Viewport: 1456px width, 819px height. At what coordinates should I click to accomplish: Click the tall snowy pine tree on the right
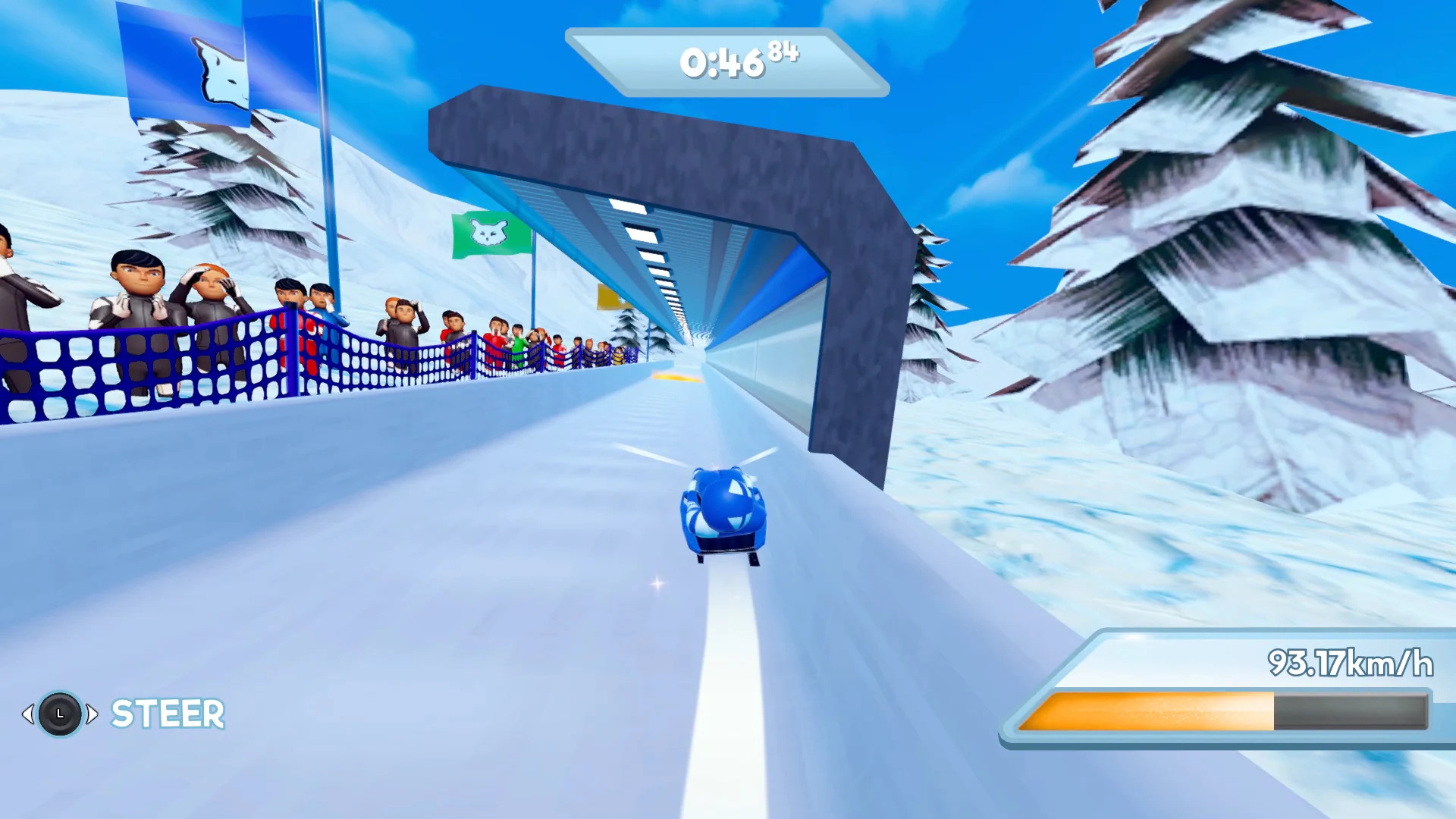pos(1213,227)
